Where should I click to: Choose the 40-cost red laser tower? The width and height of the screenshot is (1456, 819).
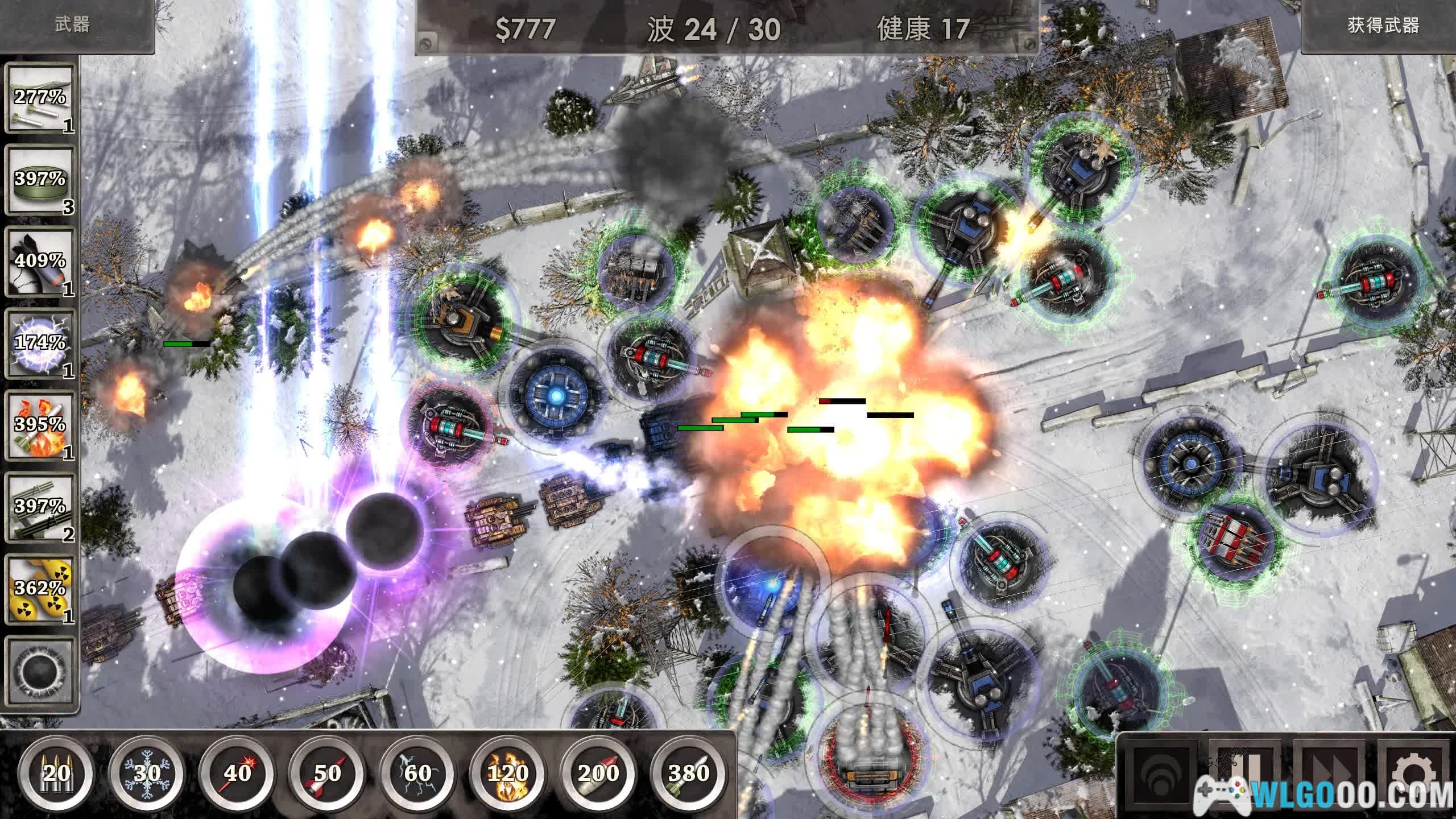(237, 772)
